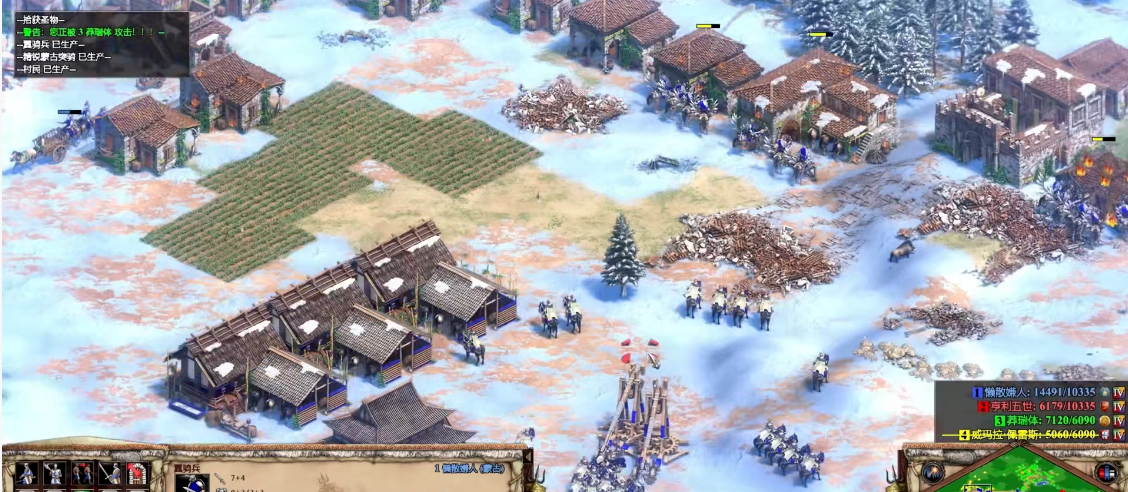
Task: Select the 亨利五世 row in the scoreboard
Action: [1038, 406]
